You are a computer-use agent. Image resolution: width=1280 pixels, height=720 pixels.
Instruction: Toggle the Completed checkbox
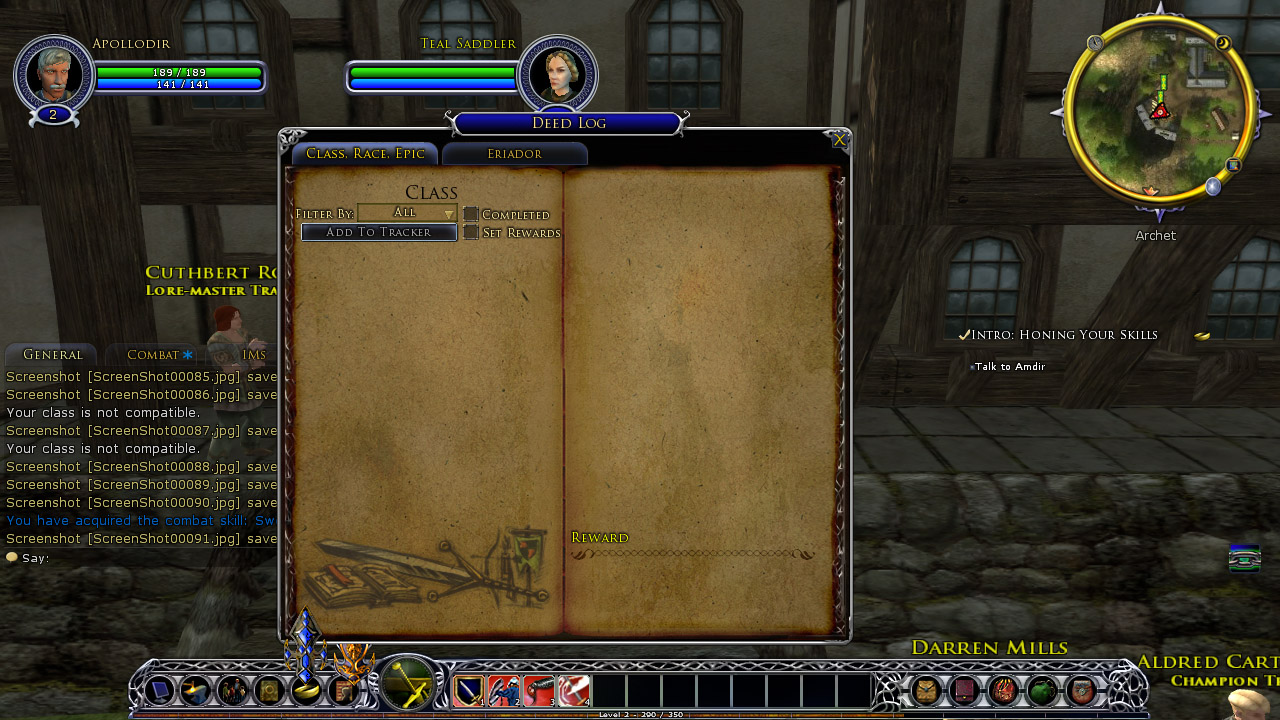tap(471, 214)
